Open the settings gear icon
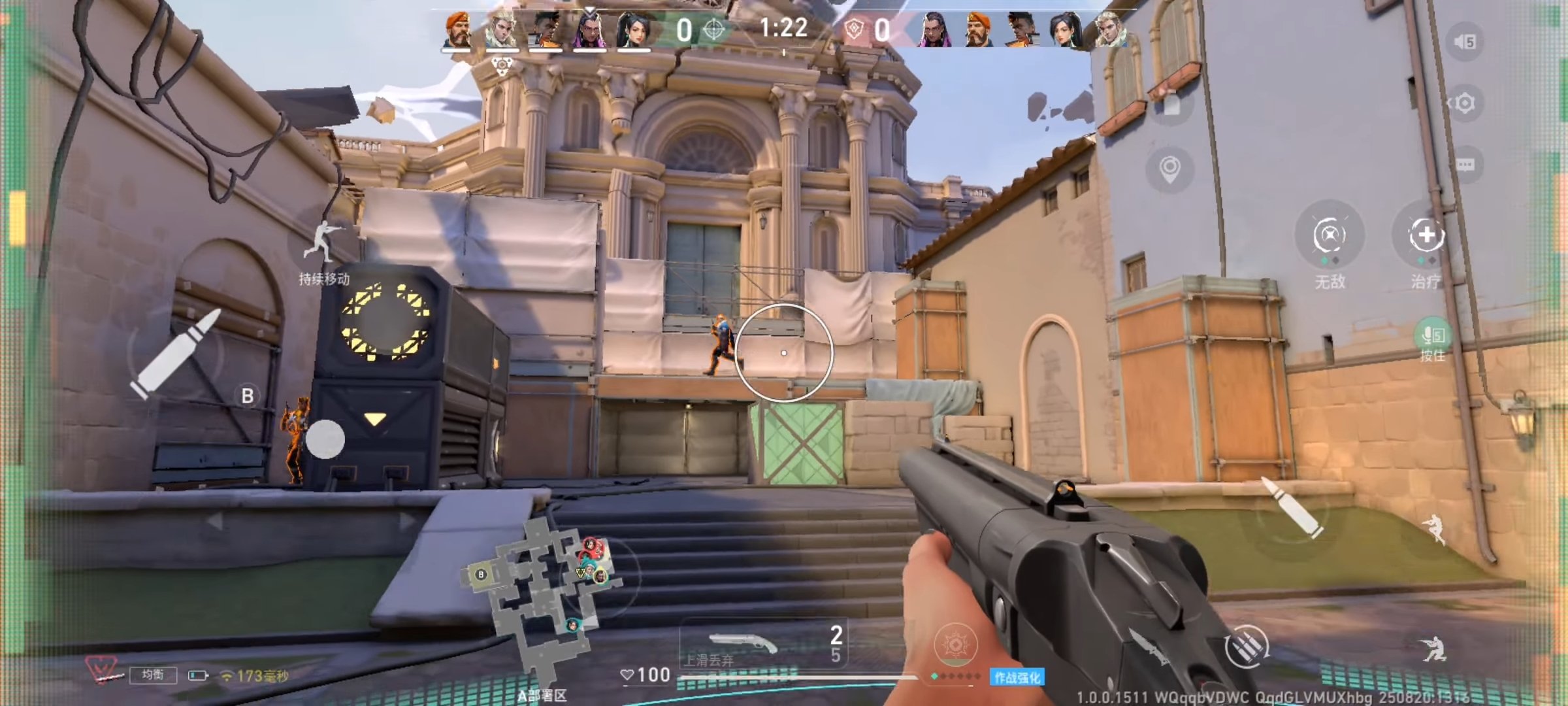This screenshot has width=1568, height=706. coord(1465,103)
